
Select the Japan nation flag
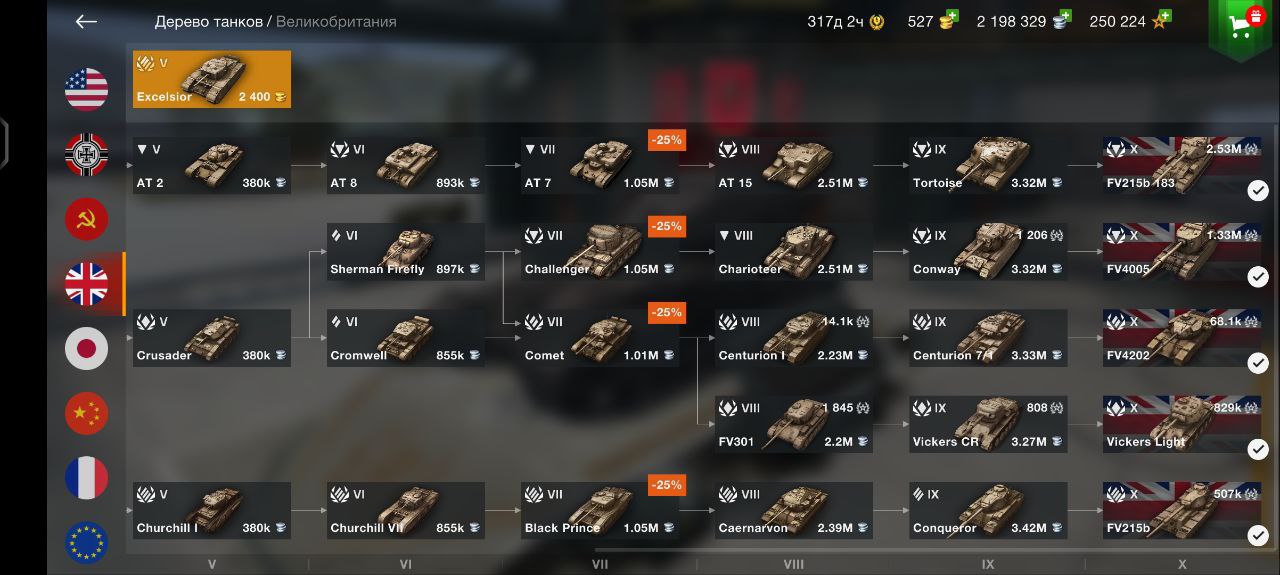point(87,349)
